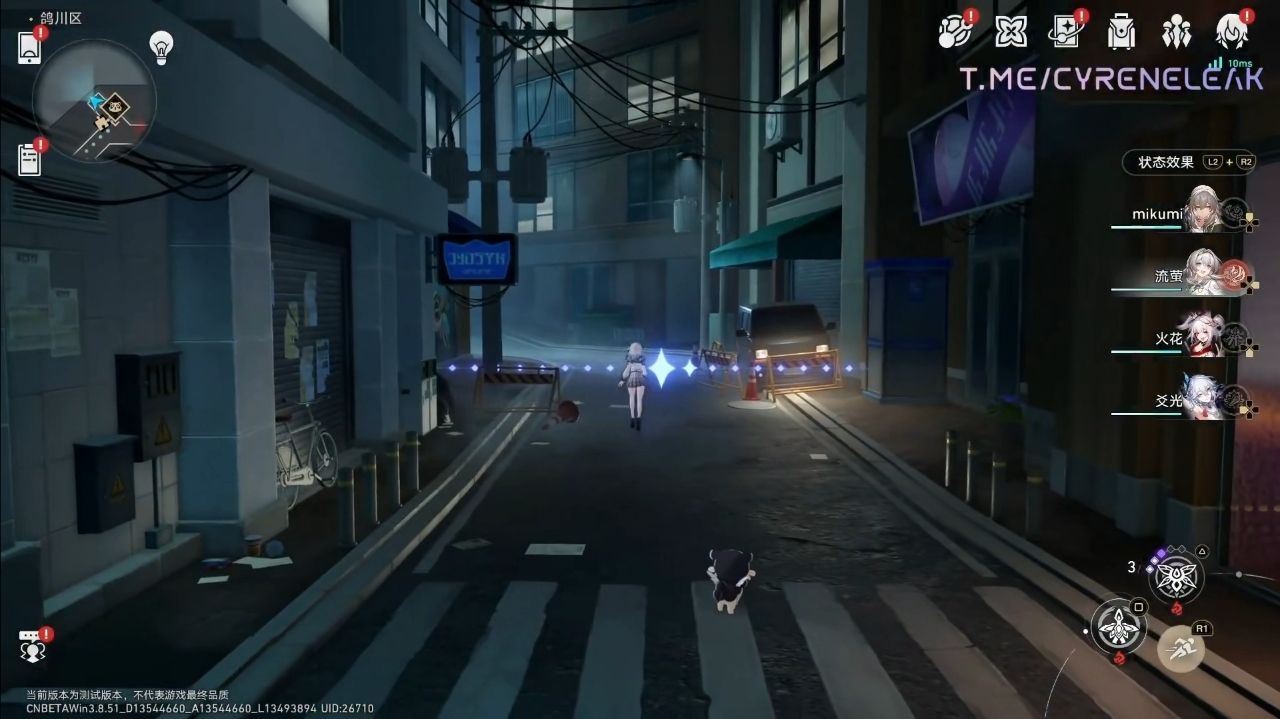Click the lightbulb hint icon
The image size is (1280, 719).
(x=161, y=45)
